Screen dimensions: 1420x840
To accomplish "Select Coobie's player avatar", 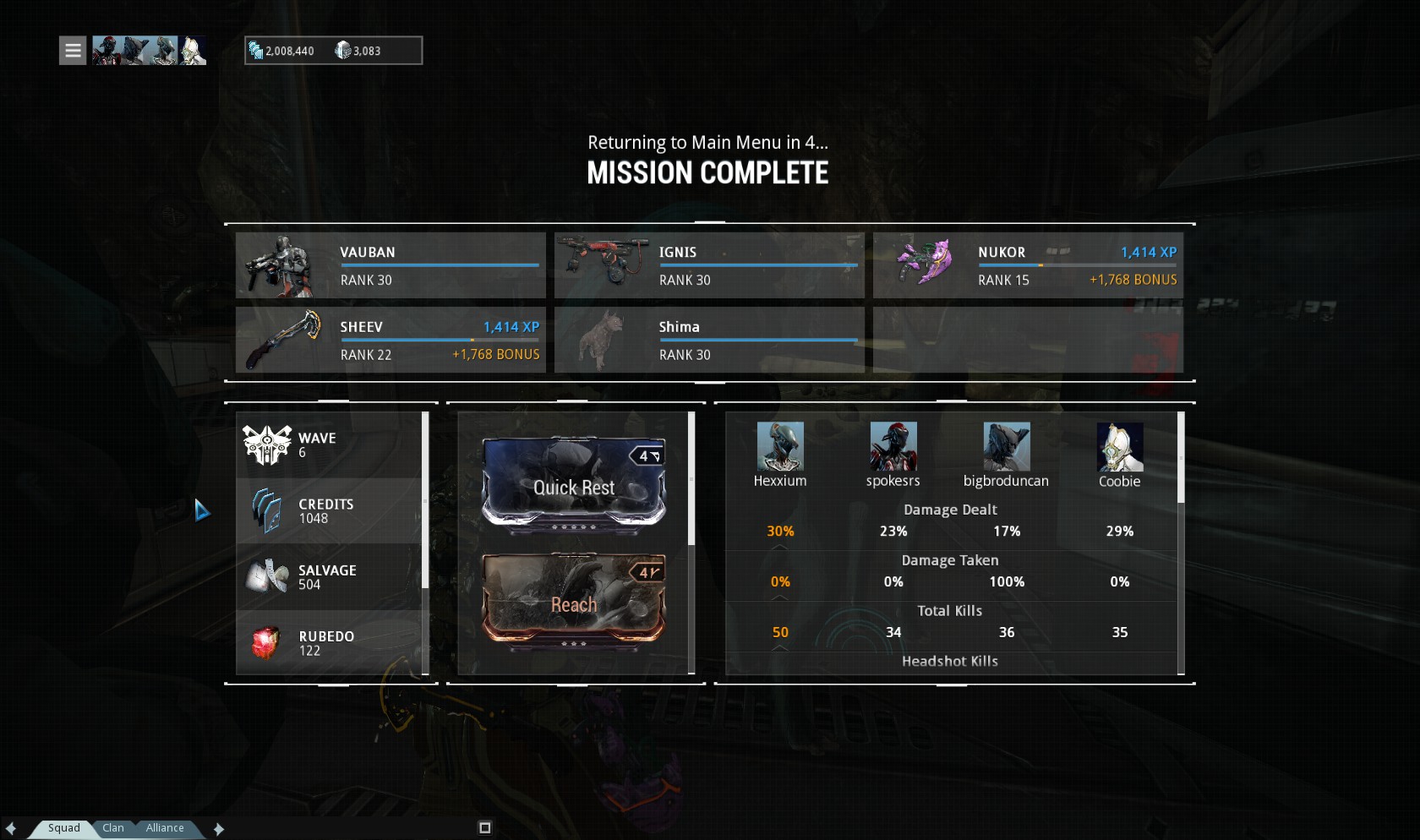I will click(x=1120, y=447).
